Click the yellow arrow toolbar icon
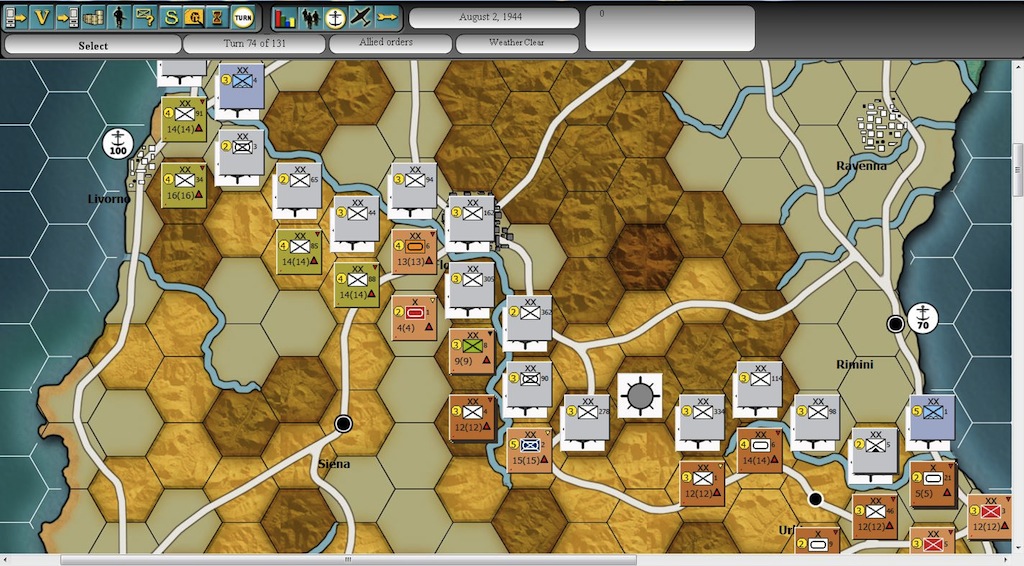This screenshot has height=566, width=1024. point(386,17)
